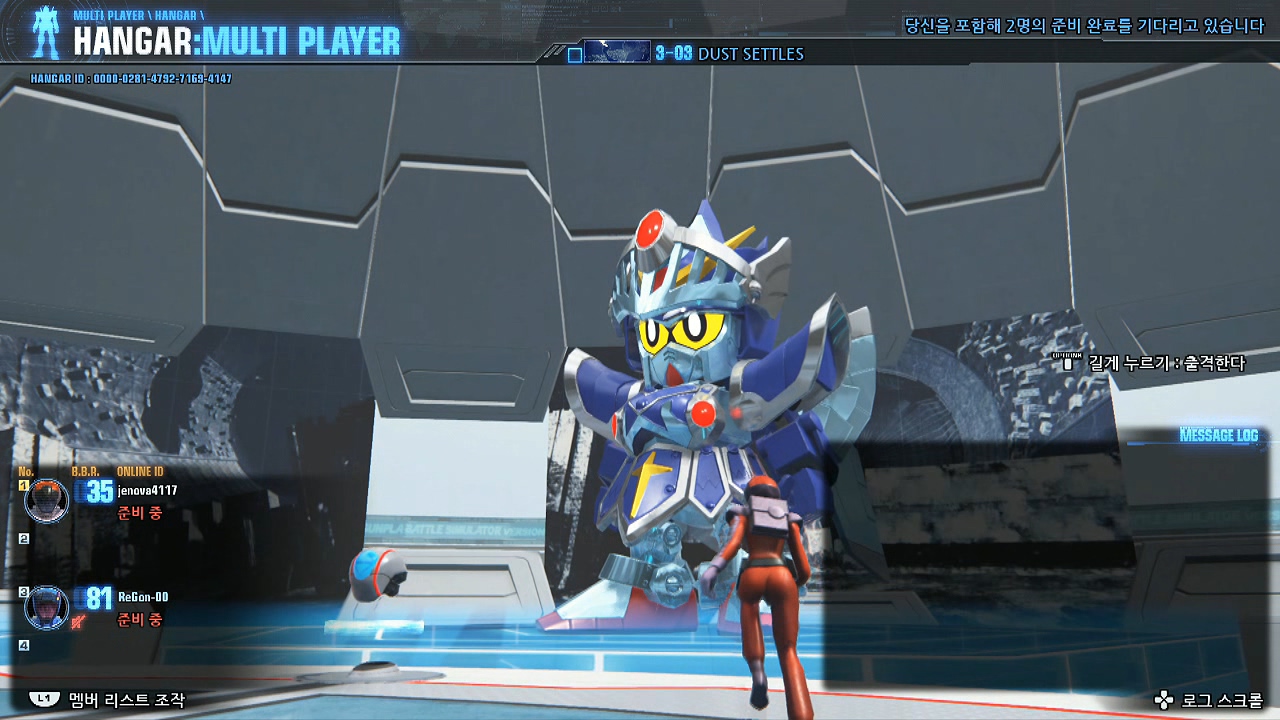Select player ReGon-00 in the member list
This screenshot has height=720, width=1280.
[142, 597]
